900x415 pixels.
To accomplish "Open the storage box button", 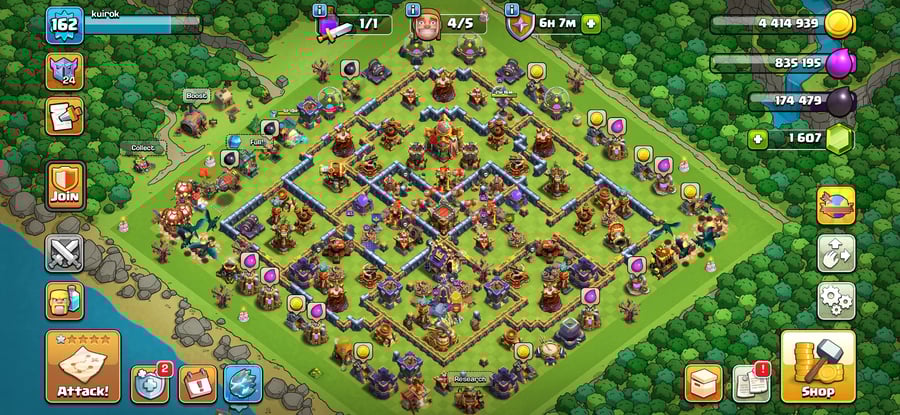I will pyautogui.click(x=703, y=383).
